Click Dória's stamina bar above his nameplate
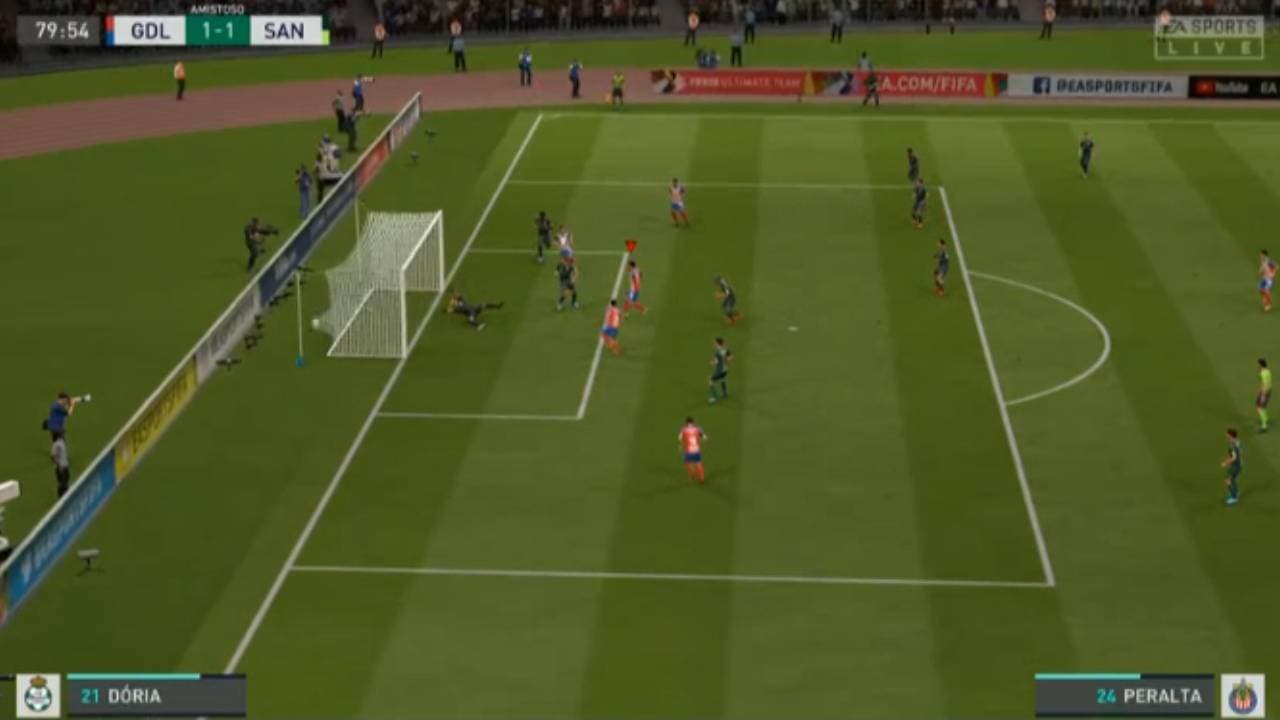The height and width of the screenshot is (720, 1280). pyautogui.click(x=133, y=676)
